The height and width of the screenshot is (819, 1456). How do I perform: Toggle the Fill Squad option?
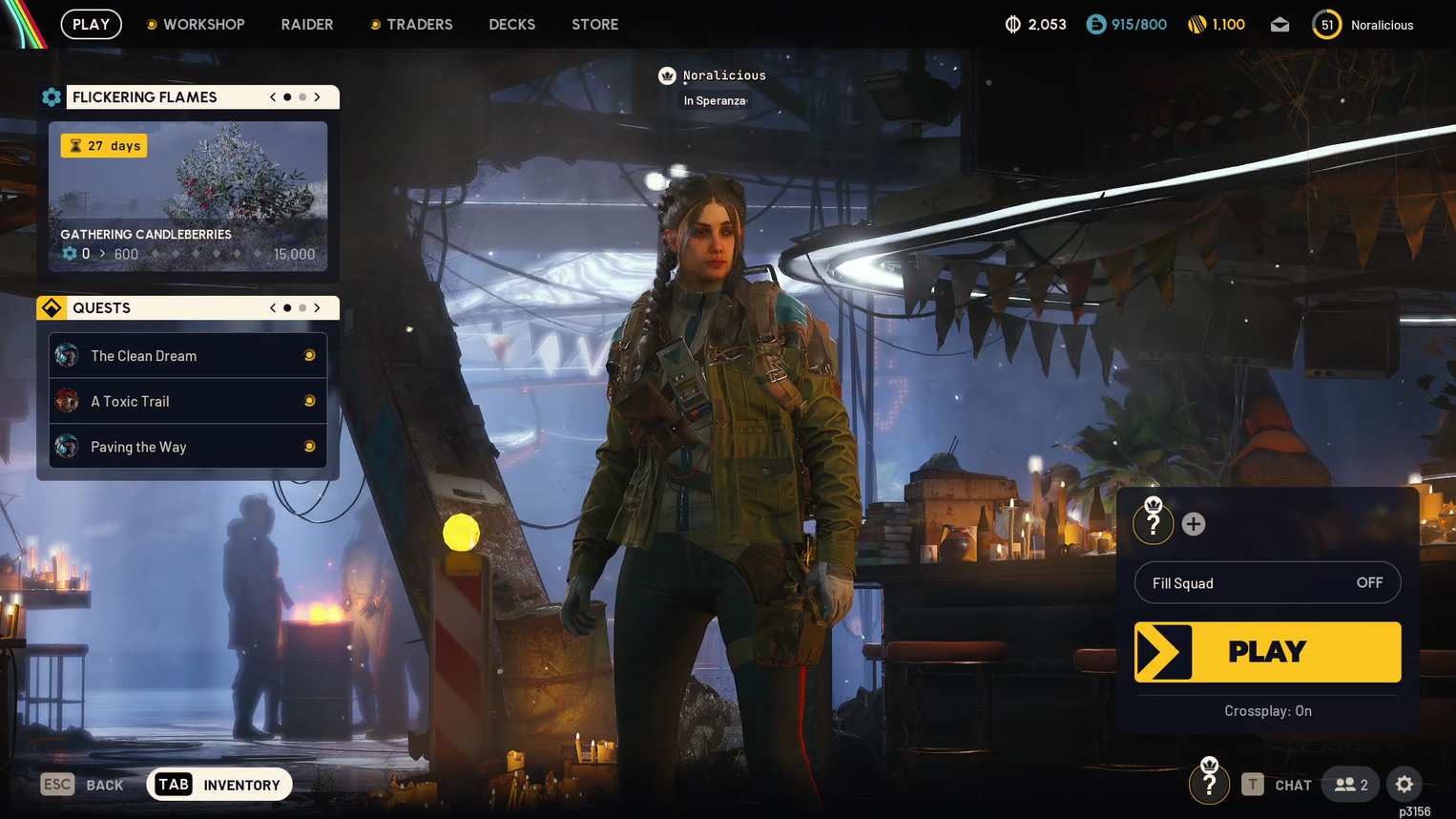tap(1267, 583)
